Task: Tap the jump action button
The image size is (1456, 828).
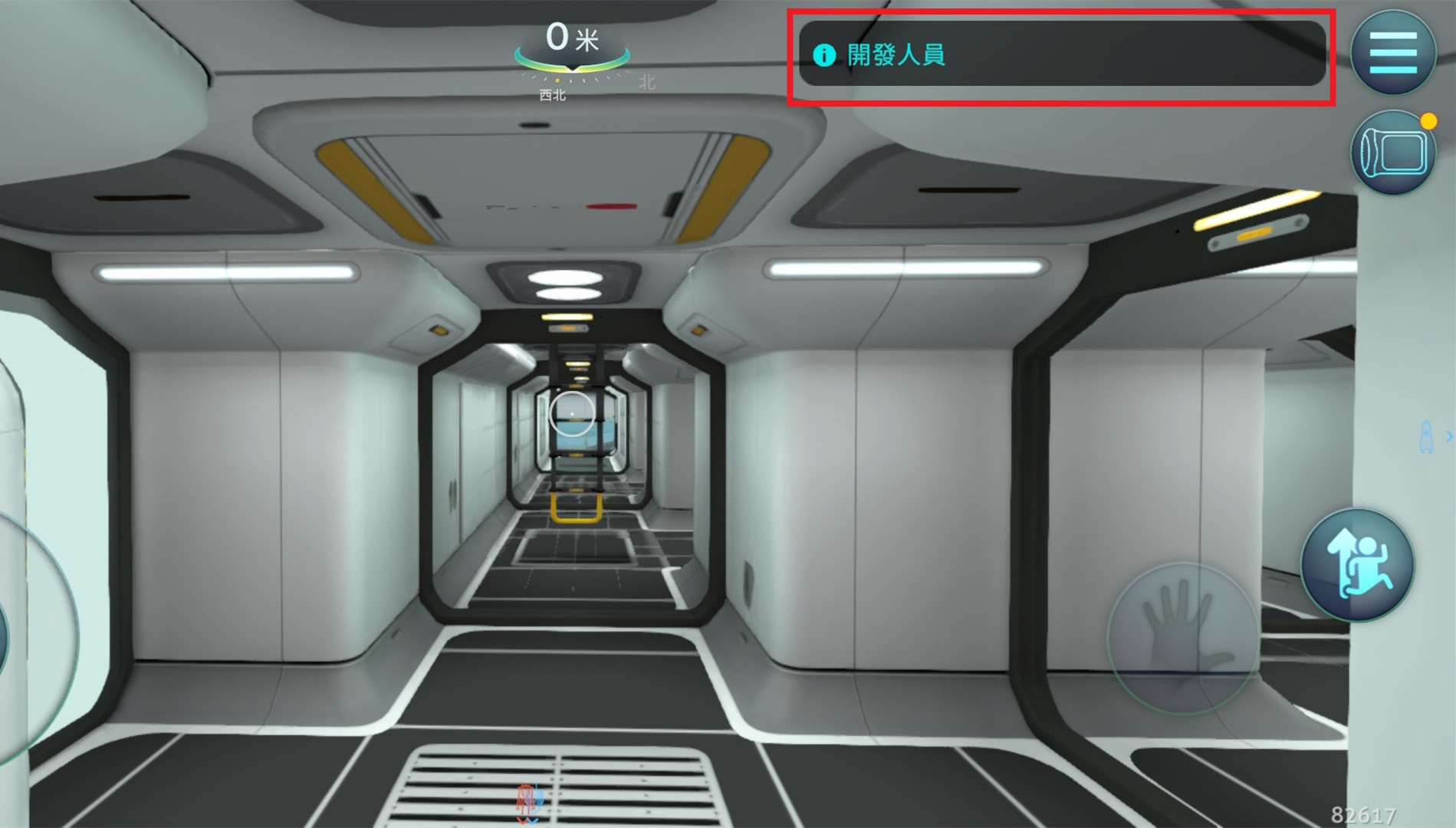Action: 1357,566
